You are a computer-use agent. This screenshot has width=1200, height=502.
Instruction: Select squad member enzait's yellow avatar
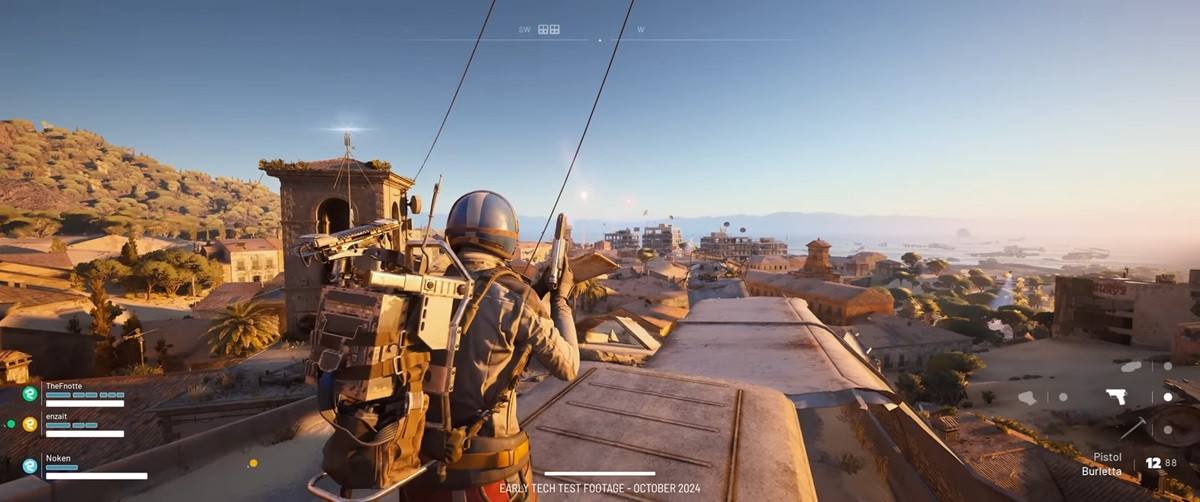[x=30, y=424]
